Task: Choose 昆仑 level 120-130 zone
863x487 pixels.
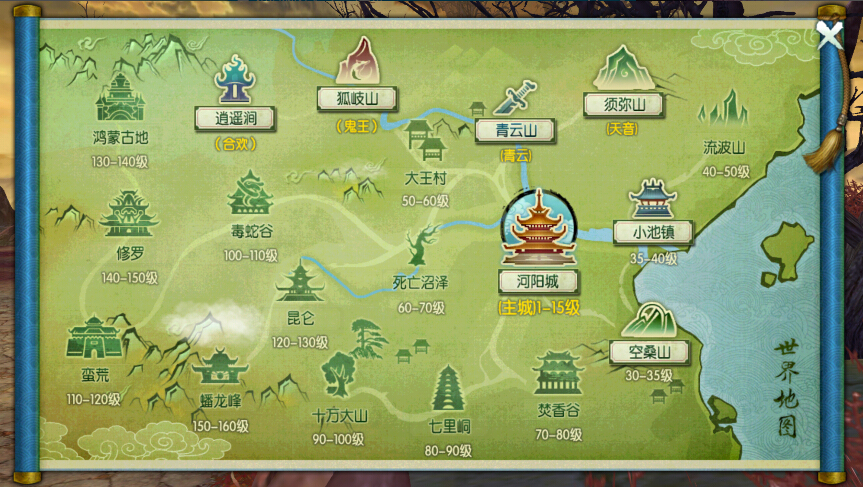Action: 300,318
